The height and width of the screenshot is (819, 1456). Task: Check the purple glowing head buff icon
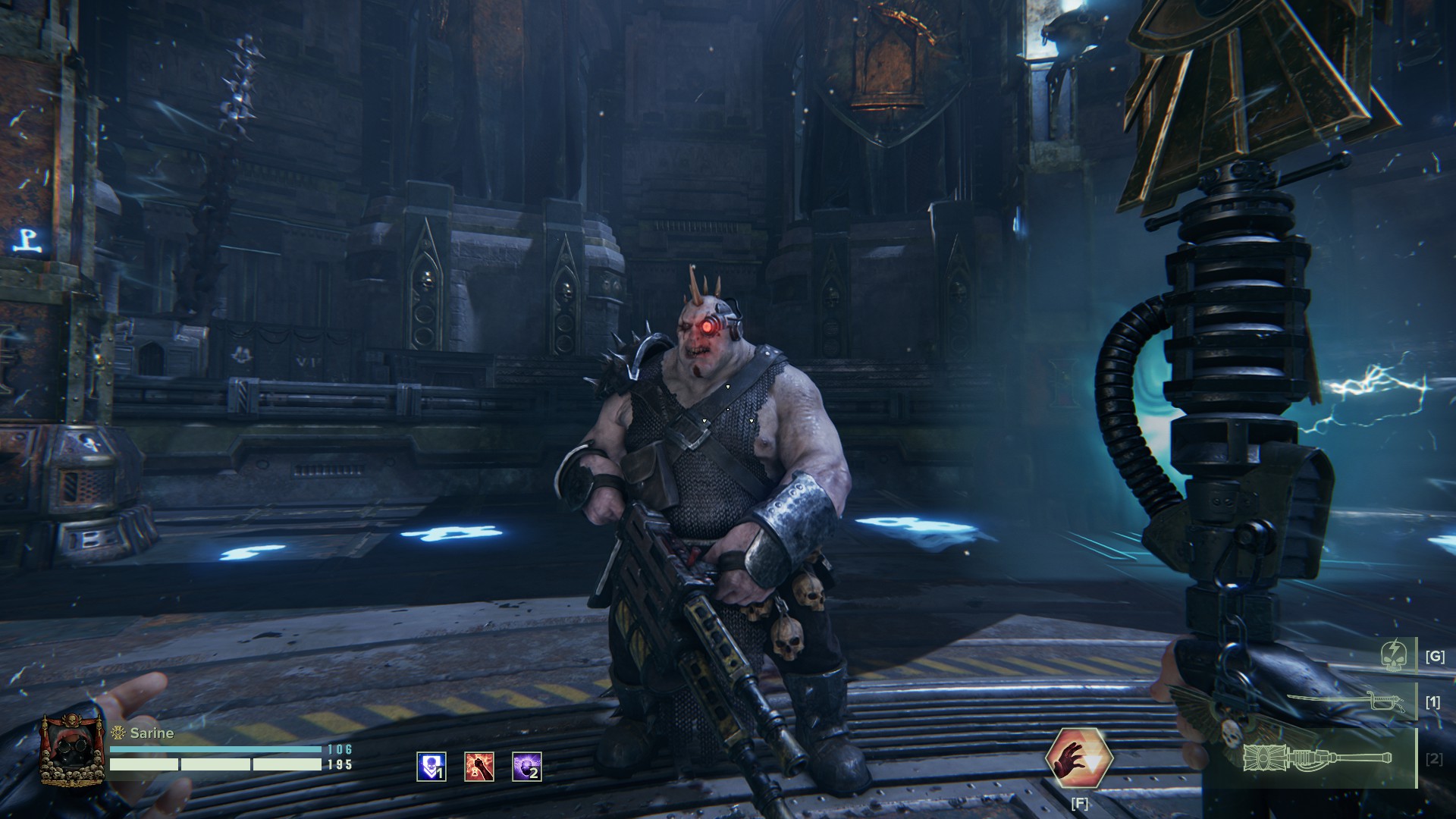click(527, 767)
